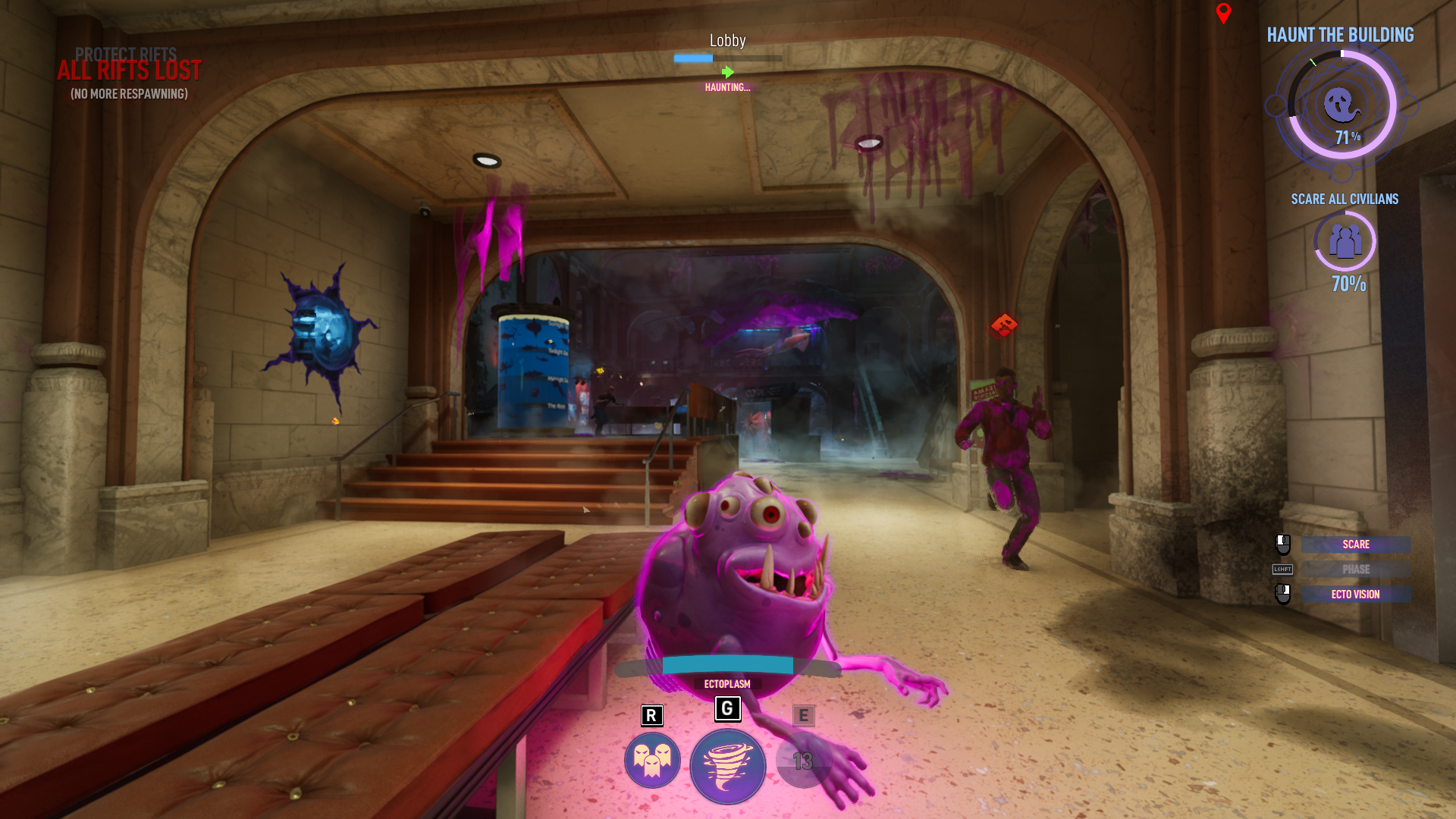Click the mouse icon next to Scare

[1282, 544]
